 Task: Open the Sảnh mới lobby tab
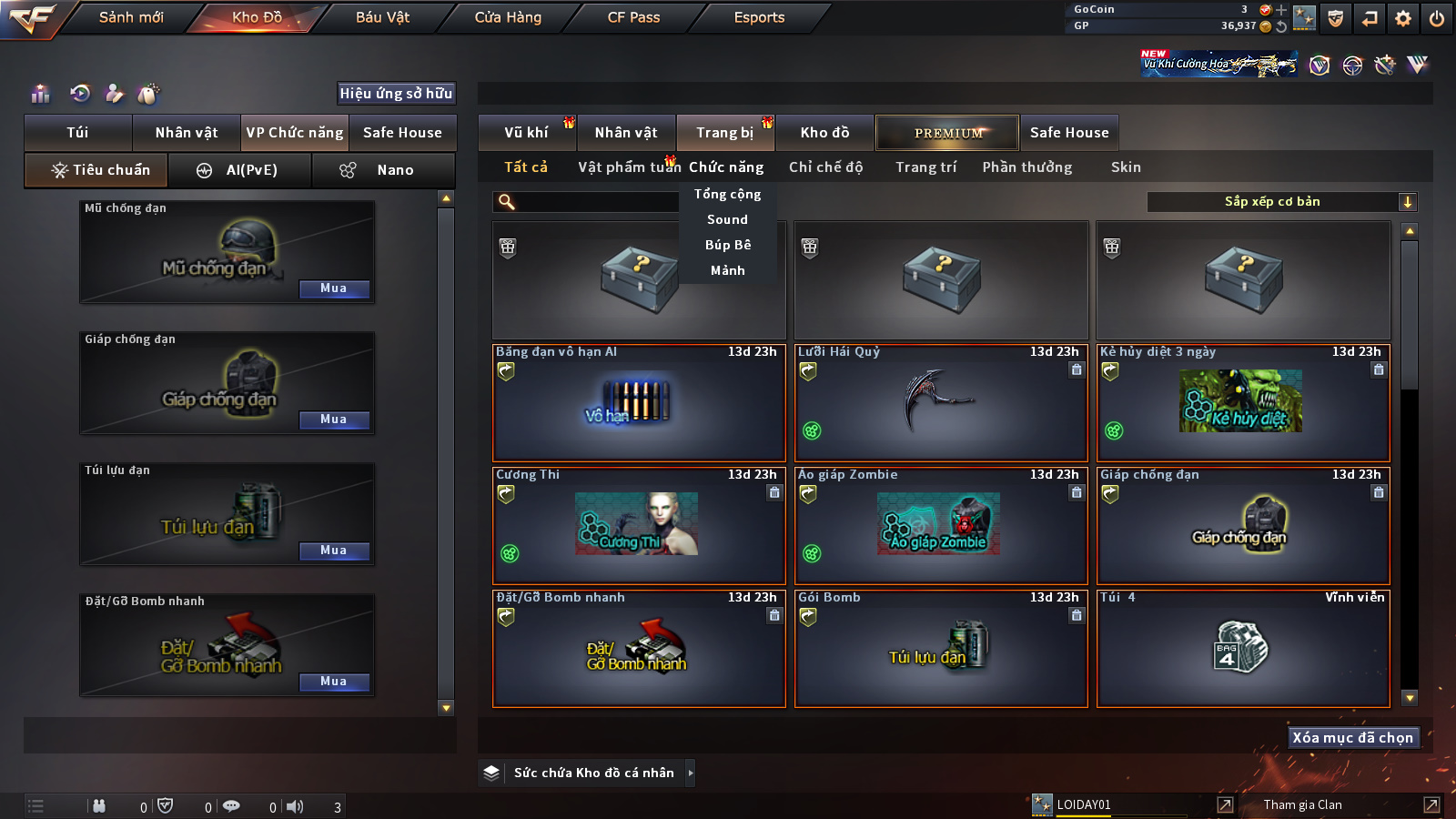(x=131, y=17)
